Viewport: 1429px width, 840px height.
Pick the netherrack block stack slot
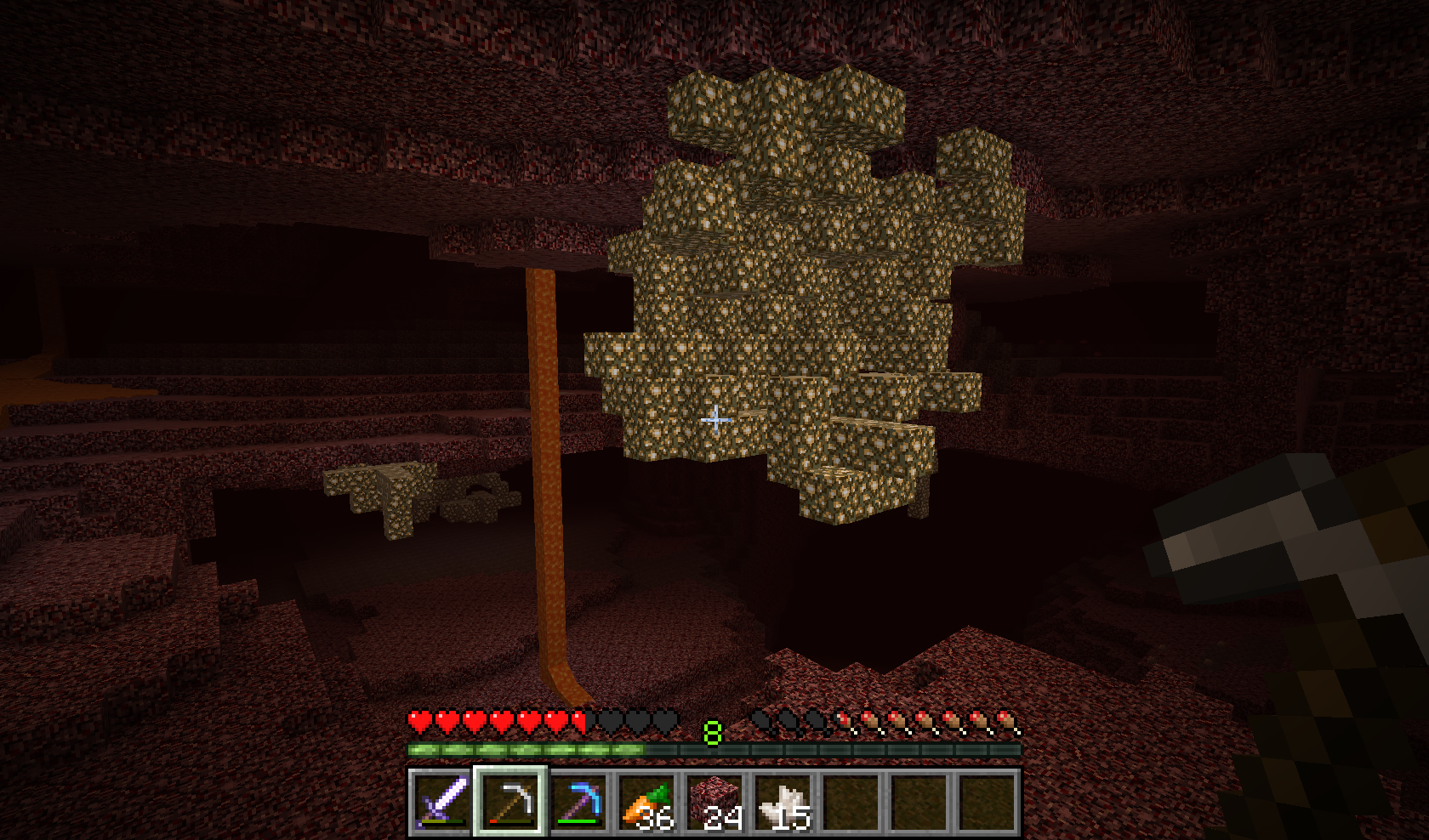[714, 802]
